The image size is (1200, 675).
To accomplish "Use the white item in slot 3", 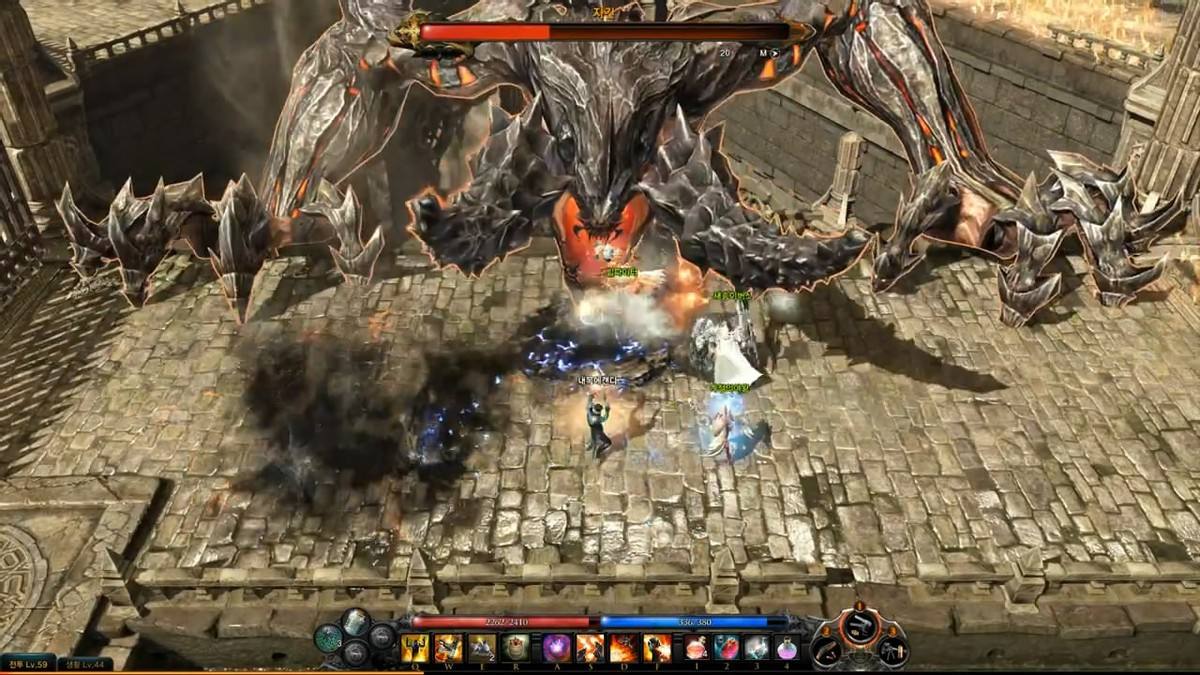I will pos(757,648).
